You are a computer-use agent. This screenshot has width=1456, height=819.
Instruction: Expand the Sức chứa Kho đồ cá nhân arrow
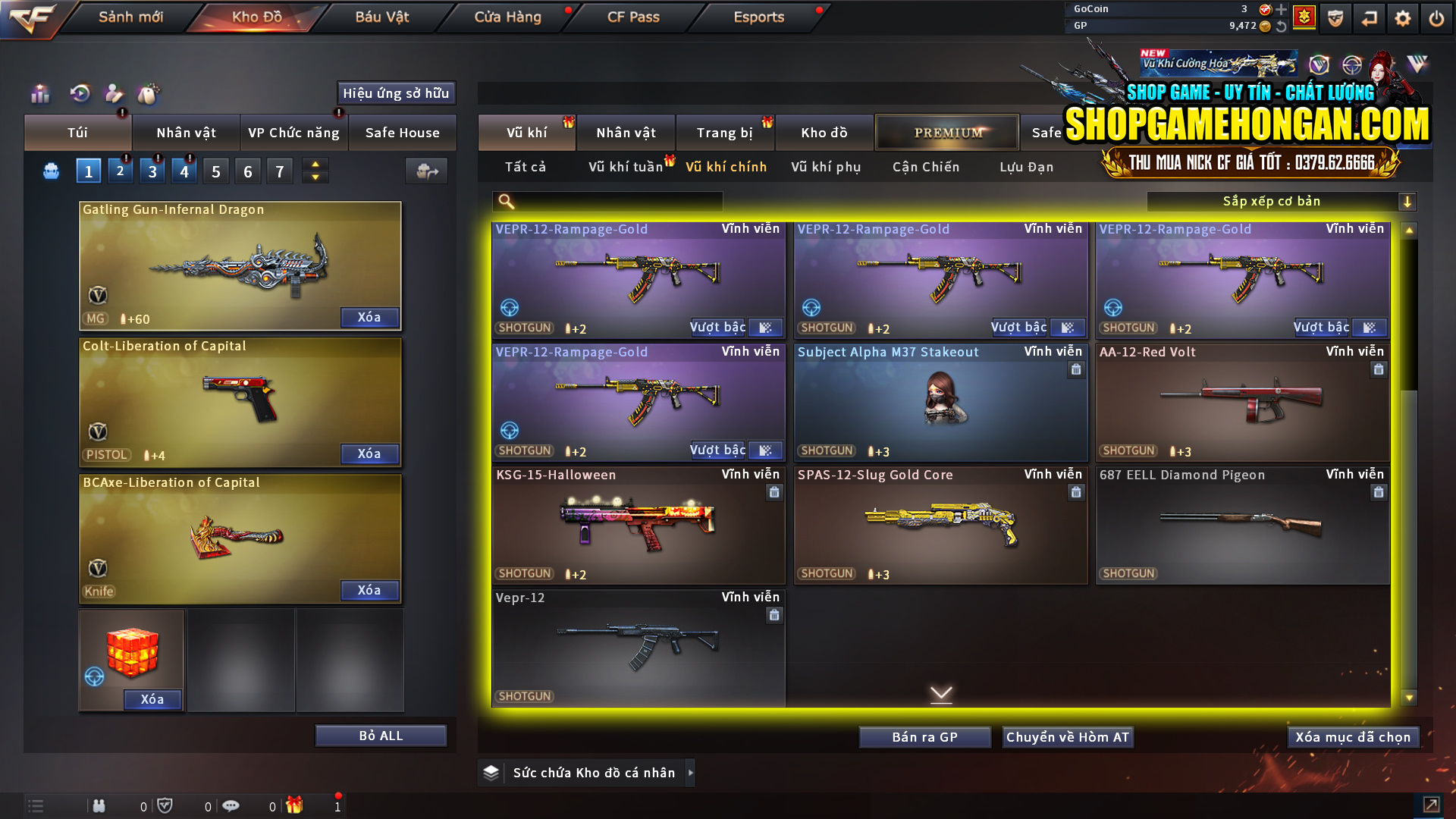(x=691, y=772)
